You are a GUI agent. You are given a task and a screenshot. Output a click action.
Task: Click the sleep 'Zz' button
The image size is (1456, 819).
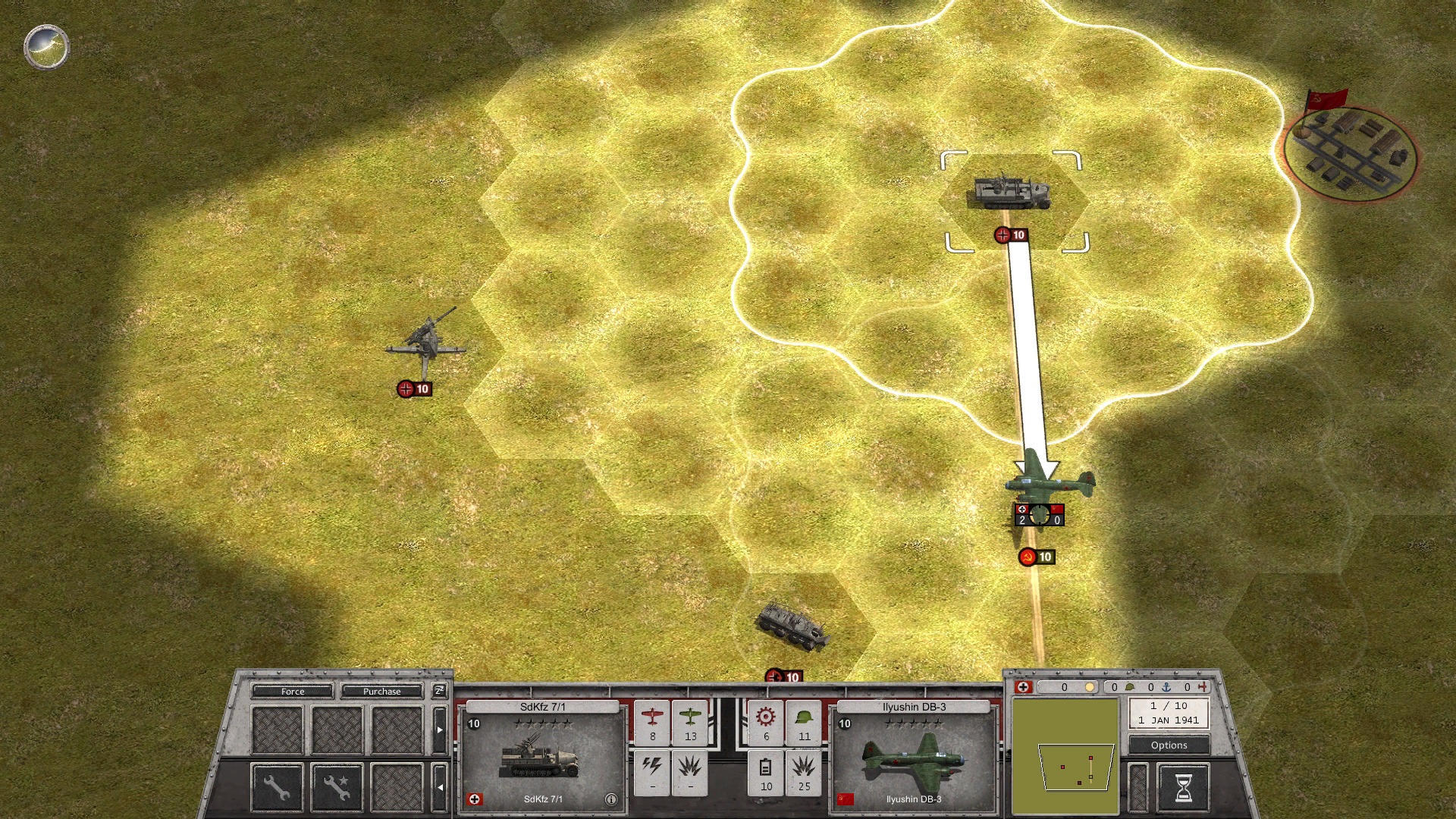pyautogui.click(x=439, y=690)
